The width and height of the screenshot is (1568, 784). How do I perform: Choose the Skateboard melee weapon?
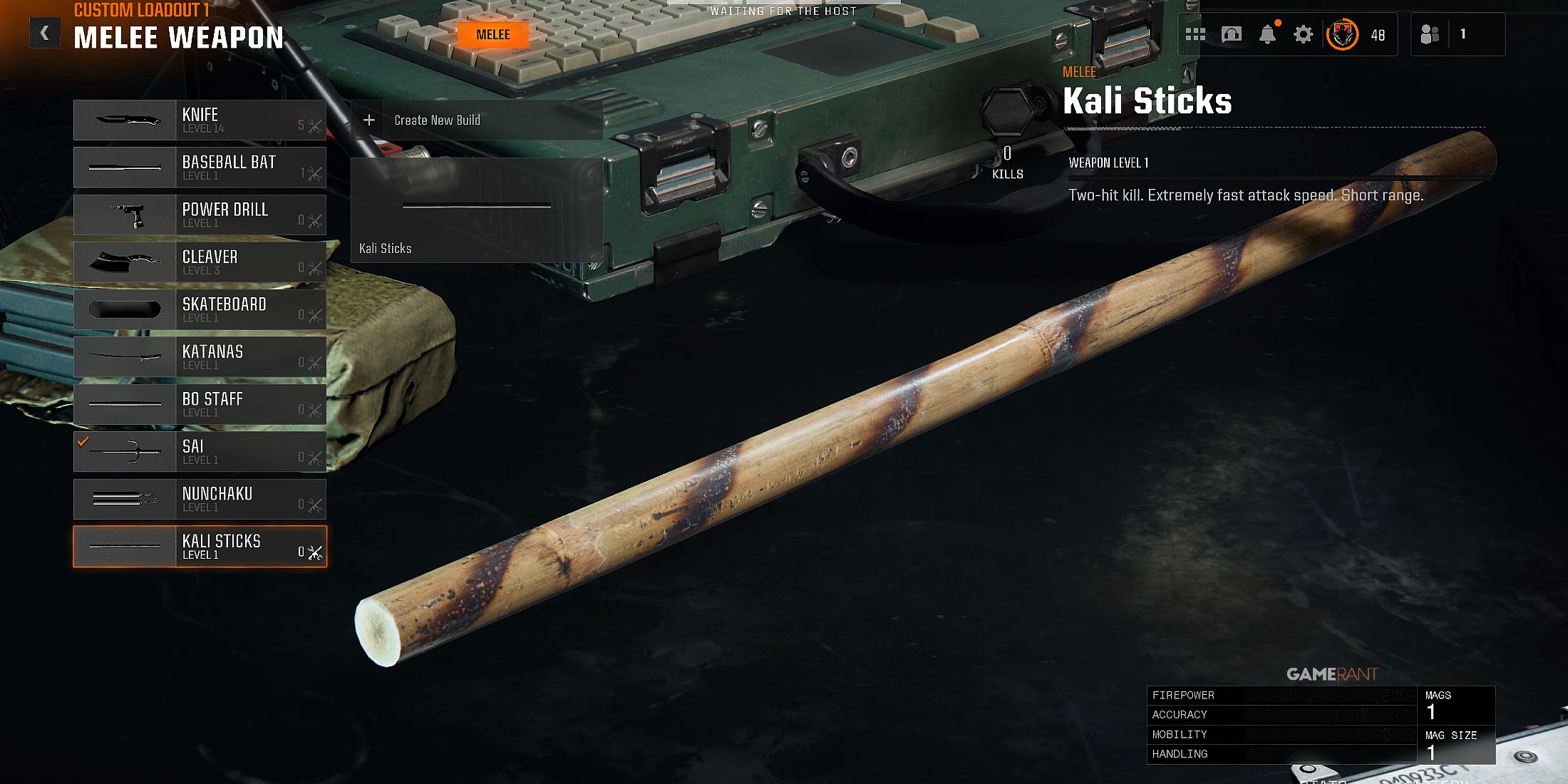pyautogui.click(x=200, y=309)
